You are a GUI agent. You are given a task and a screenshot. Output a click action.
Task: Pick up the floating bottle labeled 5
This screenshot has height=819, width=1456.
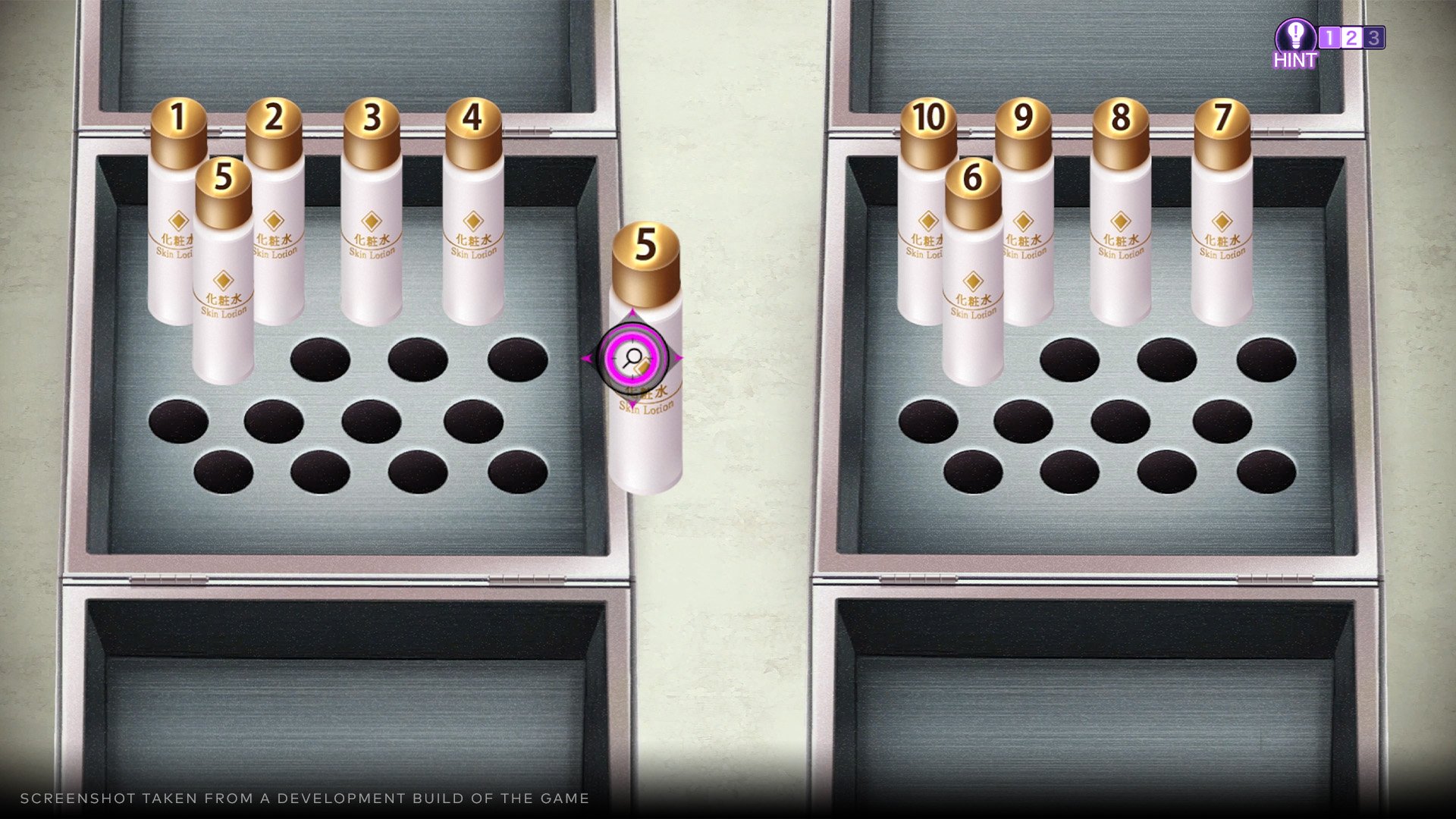pyautogui.click(x=646, y=303)
